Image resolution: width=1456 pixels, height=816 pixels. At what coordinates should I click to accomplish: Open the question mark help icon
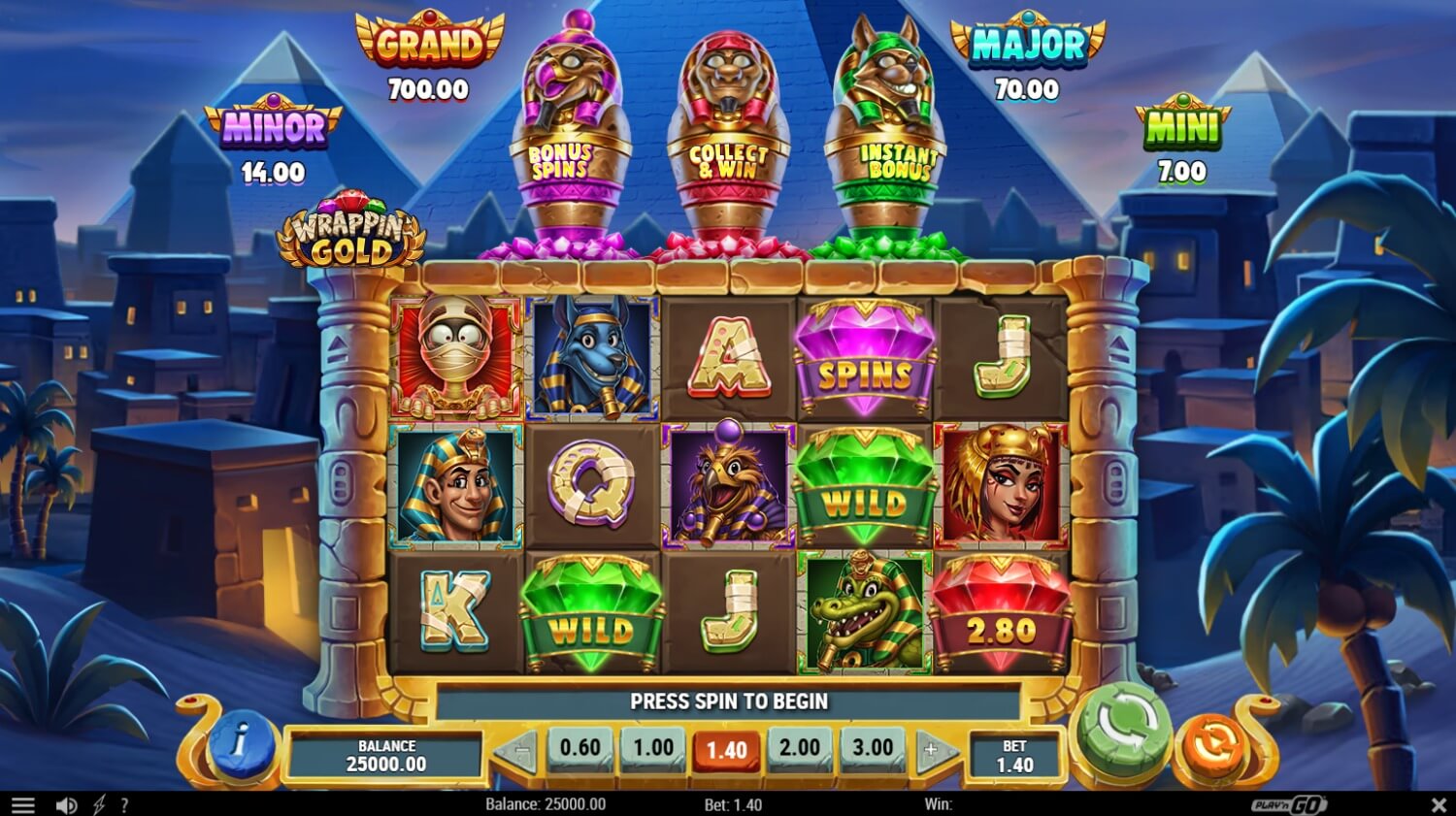coord(123,803)
